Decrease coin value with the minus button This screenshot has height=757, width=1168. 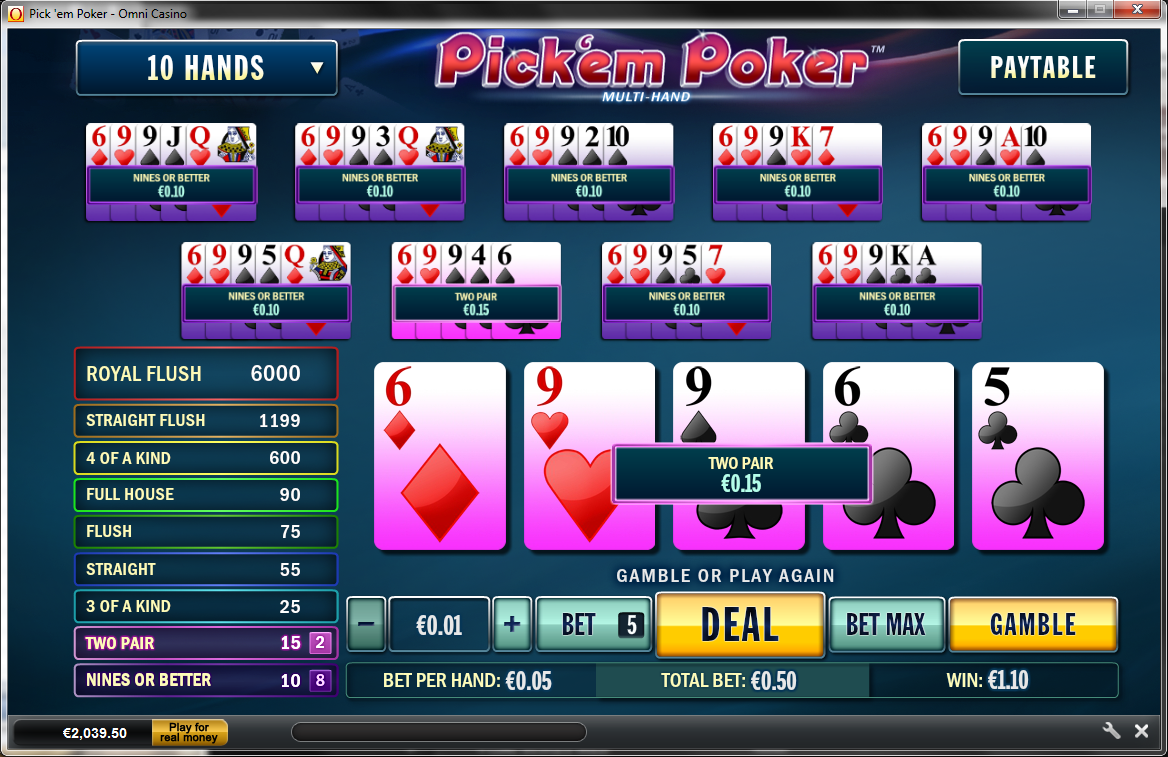pos(366,625)
